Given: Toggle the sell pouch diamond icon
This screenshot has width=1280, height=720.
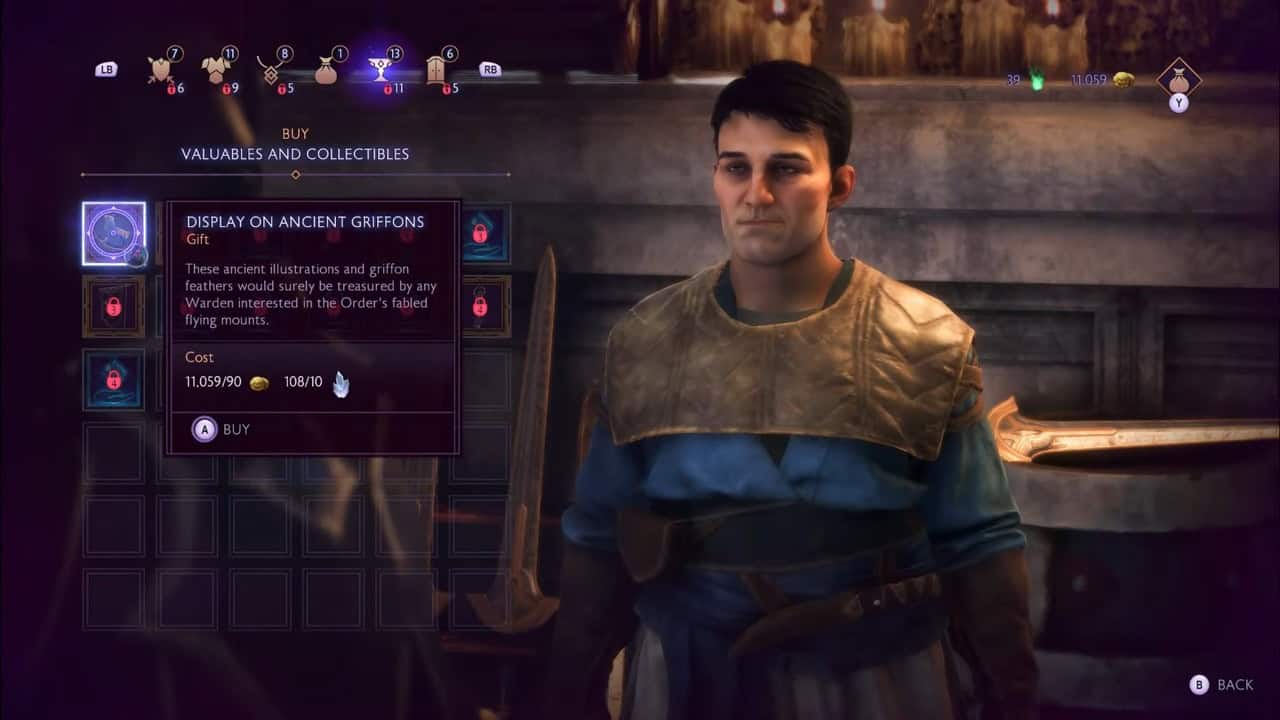Looking at the screenshot, I should pyautogui.click(x=1178, y=78).
